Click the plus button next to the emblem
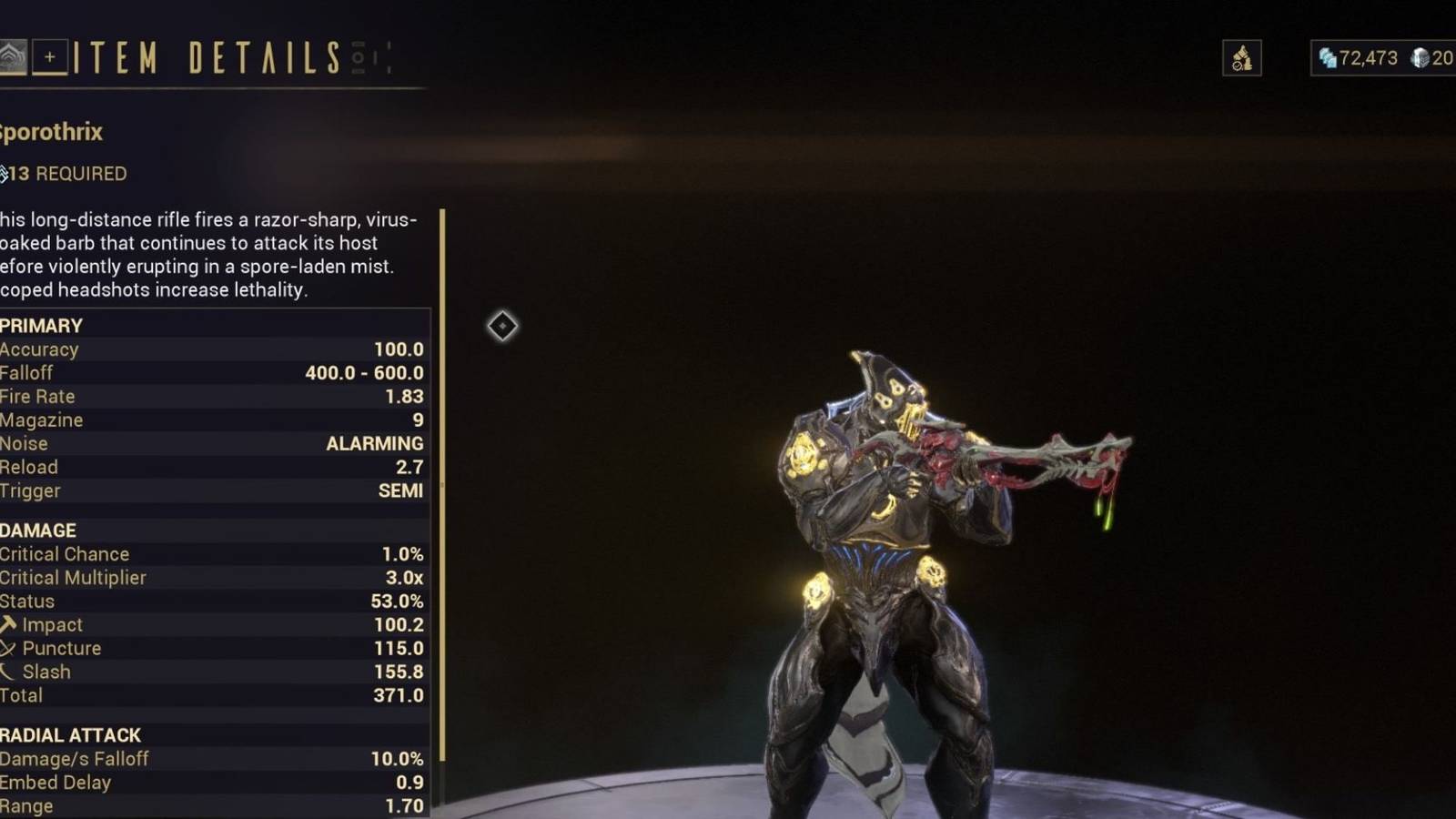Viewport: 1456px width, 819px height. click(x=51, y=55)
